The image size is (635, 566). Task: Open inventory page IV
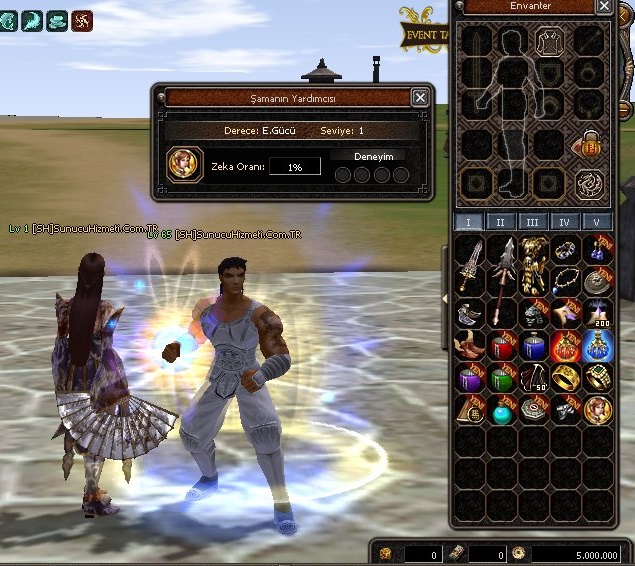pos(564,222)
